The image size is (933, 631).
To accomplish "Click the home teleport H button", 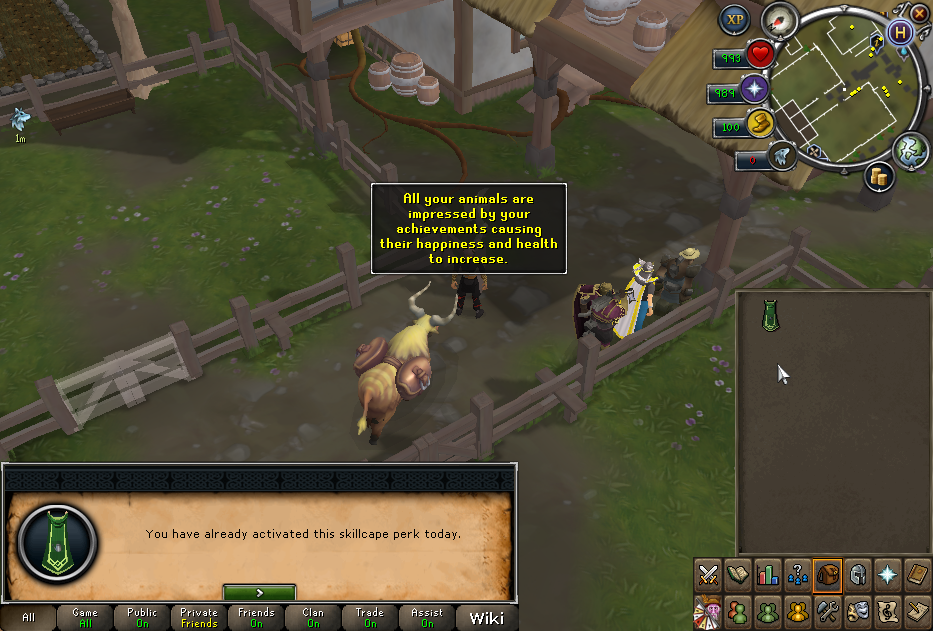I will pos(901,31).
